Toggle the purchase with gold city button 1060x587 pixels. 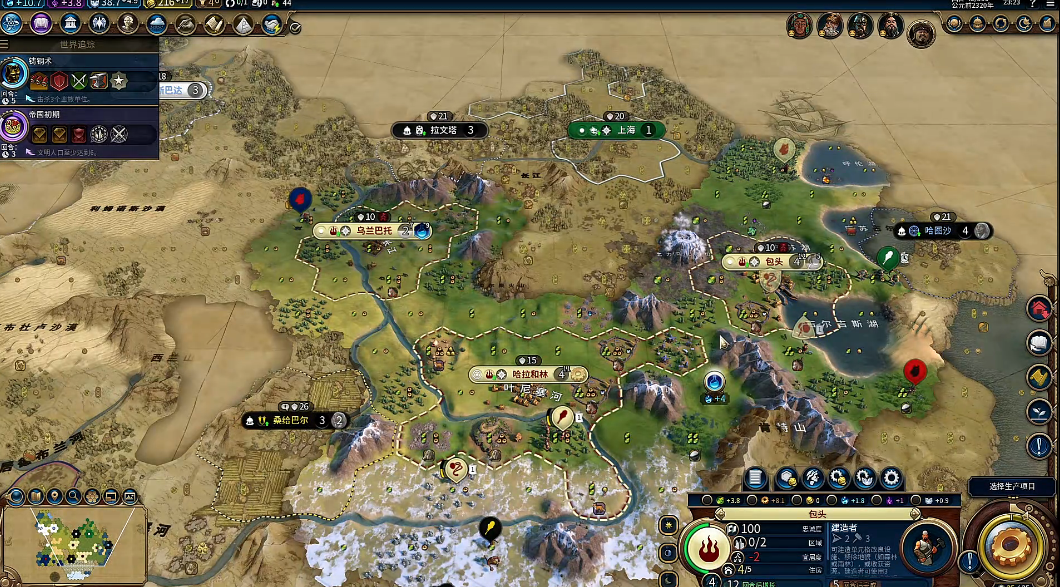click(x=785, y=478)
